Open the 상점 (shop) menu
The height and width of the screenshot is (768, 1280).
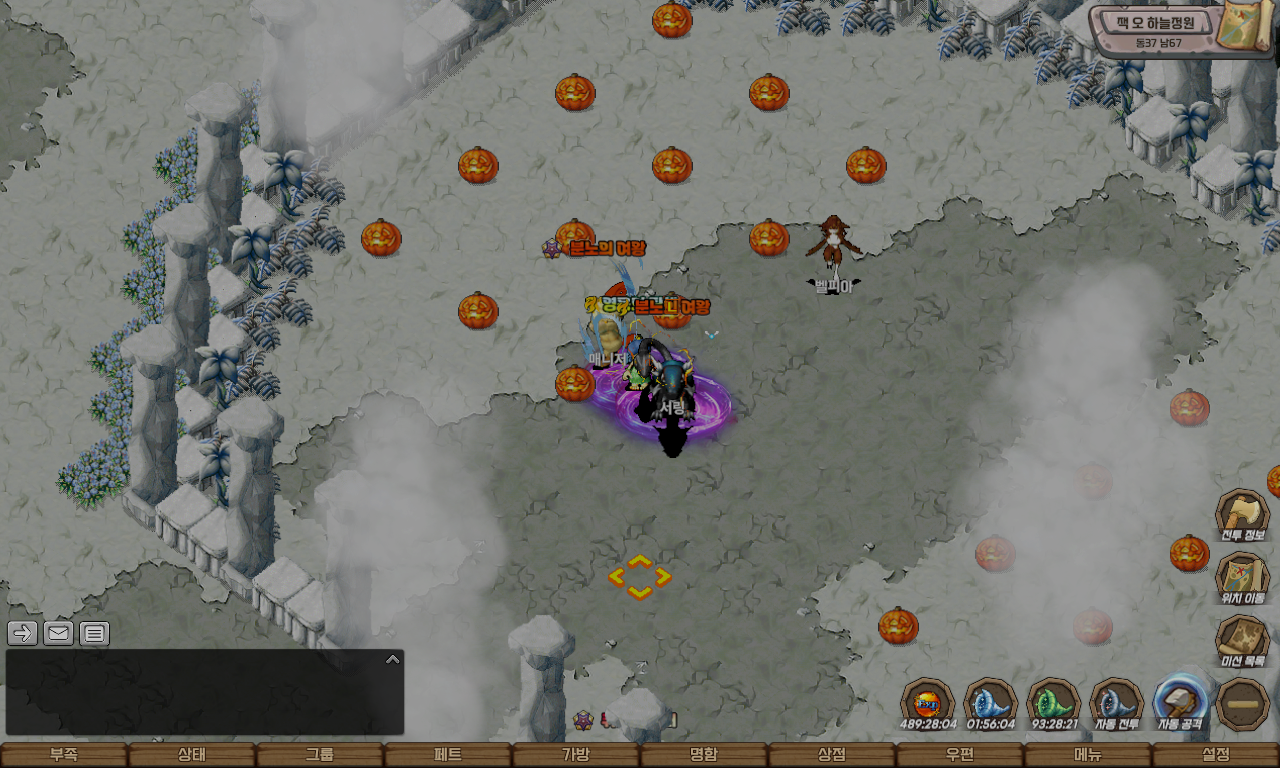[x=831, y=755]
